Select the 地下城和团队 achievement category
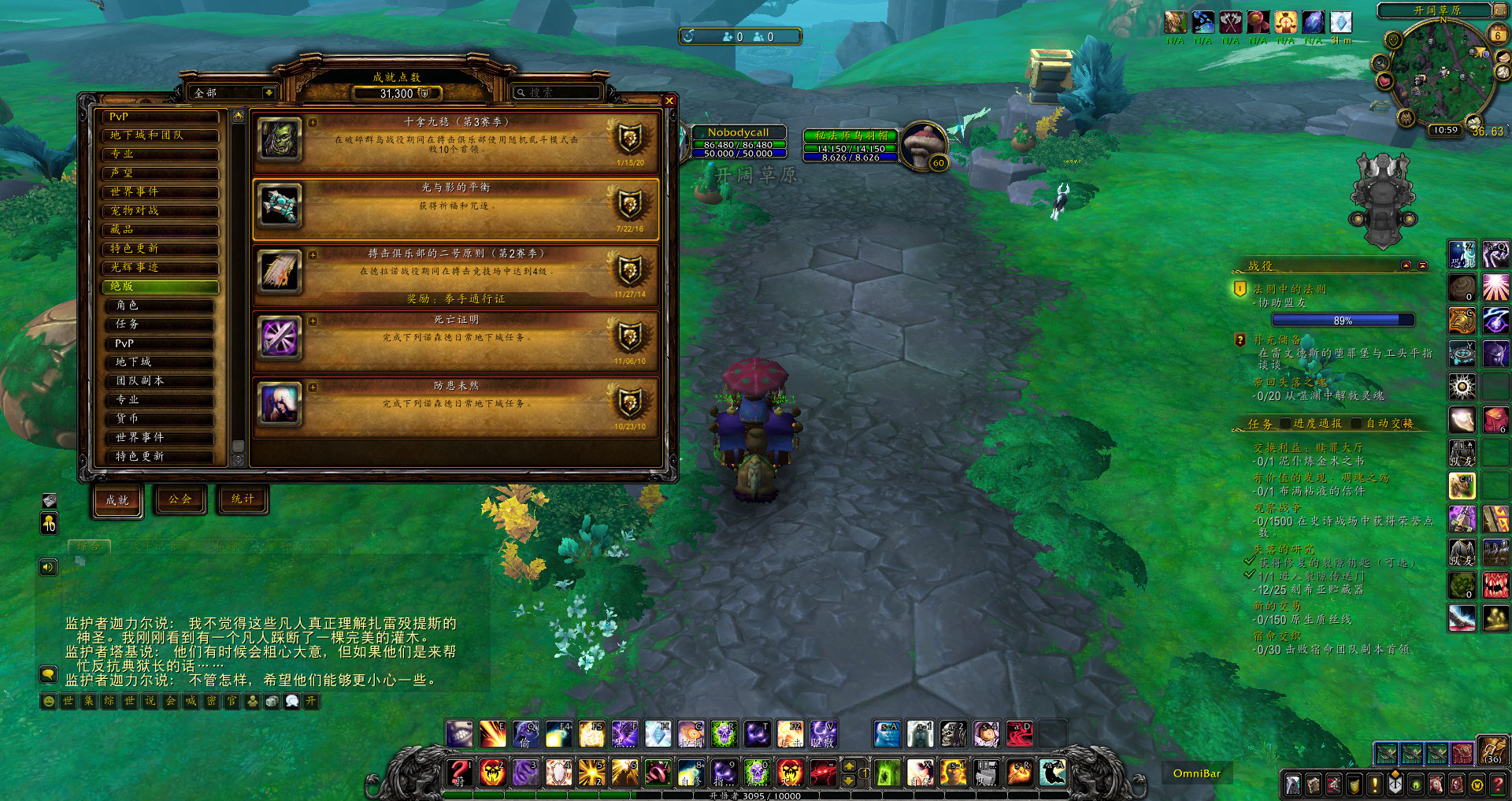The image size is (1512, 801). tap(160, 135)
